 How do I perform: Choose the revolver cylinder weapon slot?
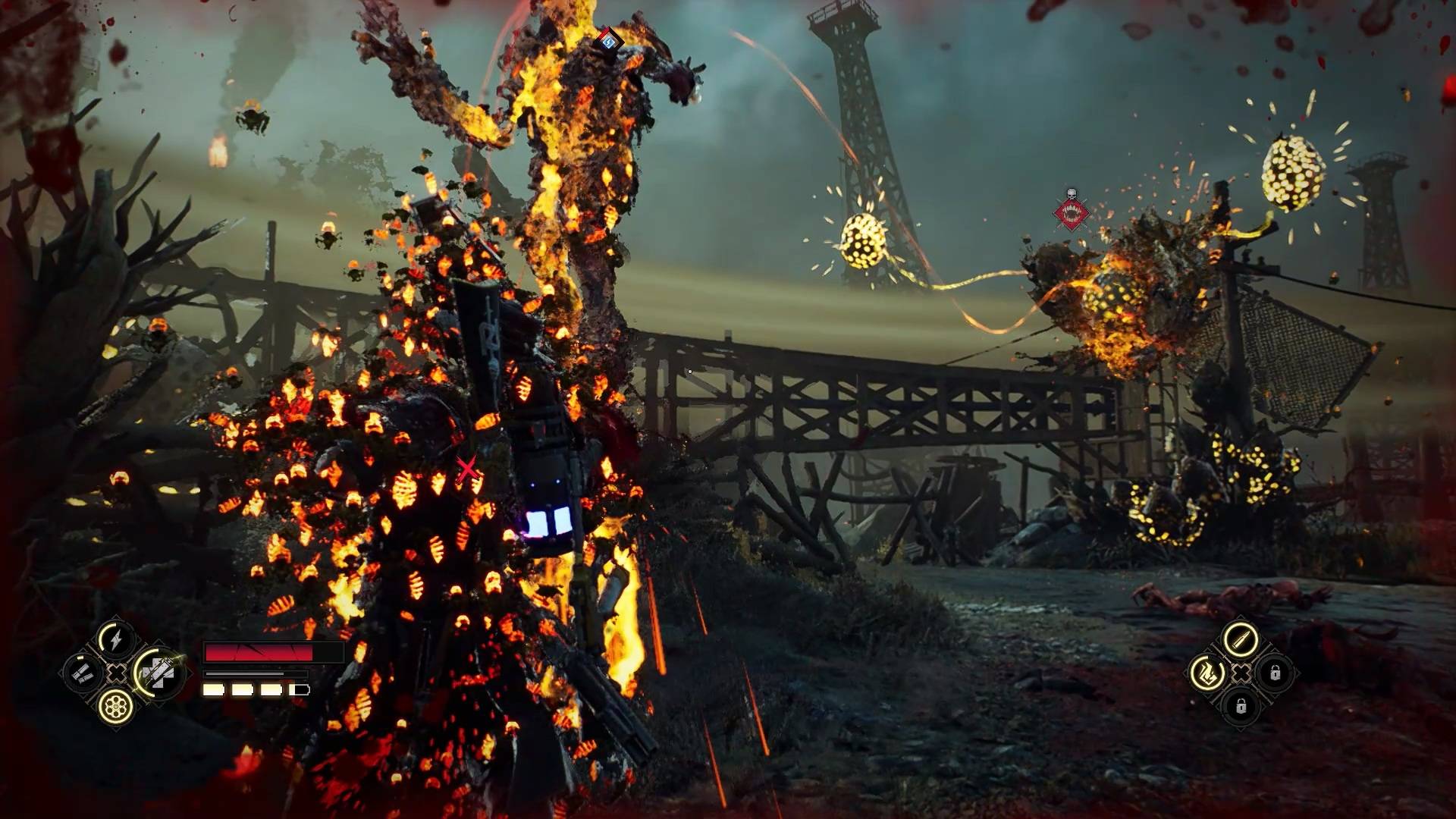tap(116, 706)
